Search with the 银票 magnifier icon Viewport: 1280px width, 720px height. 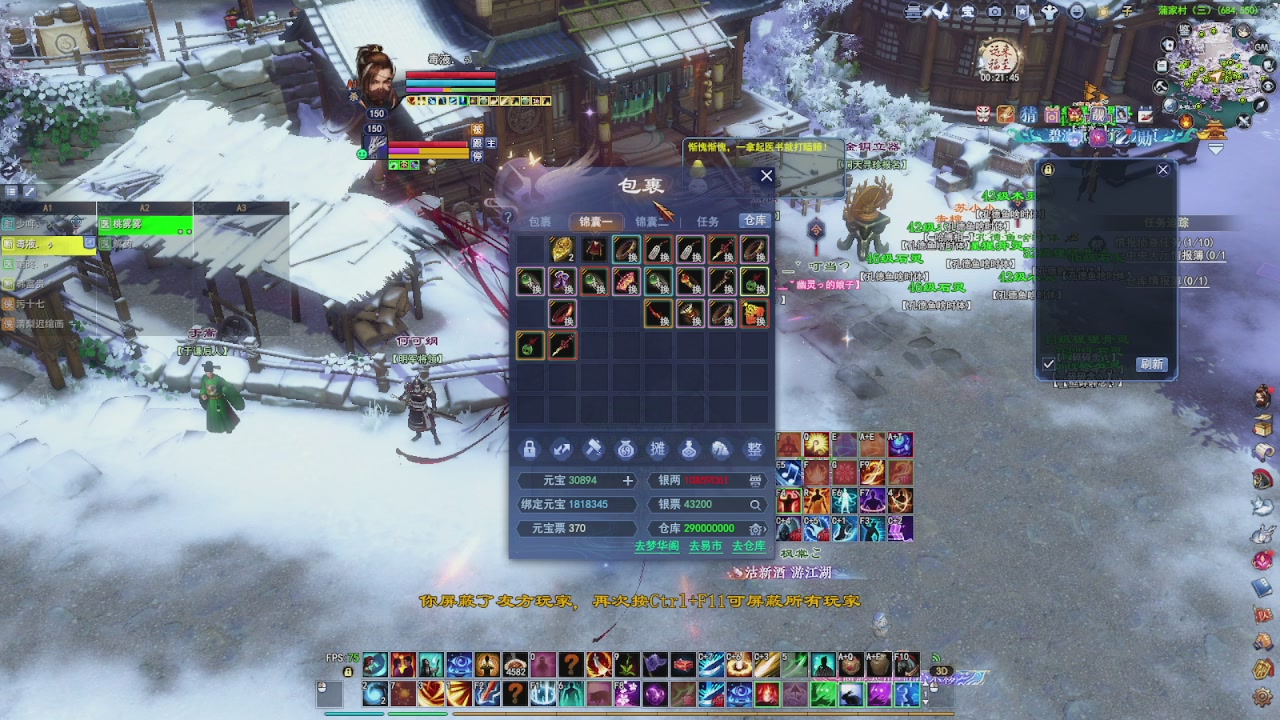755,505
